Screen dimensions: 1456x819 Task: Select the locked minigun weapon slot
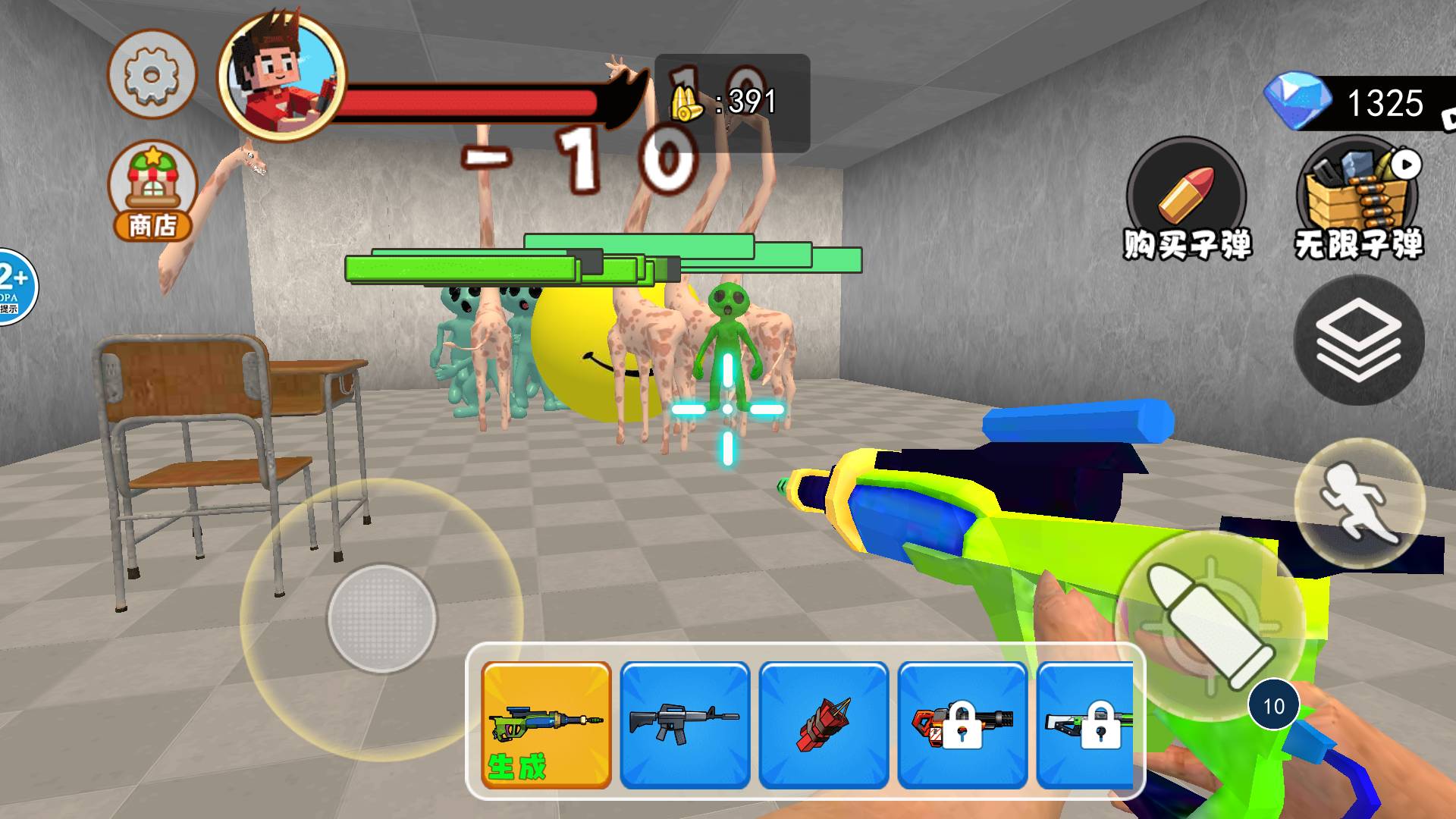tap(962, 725)
